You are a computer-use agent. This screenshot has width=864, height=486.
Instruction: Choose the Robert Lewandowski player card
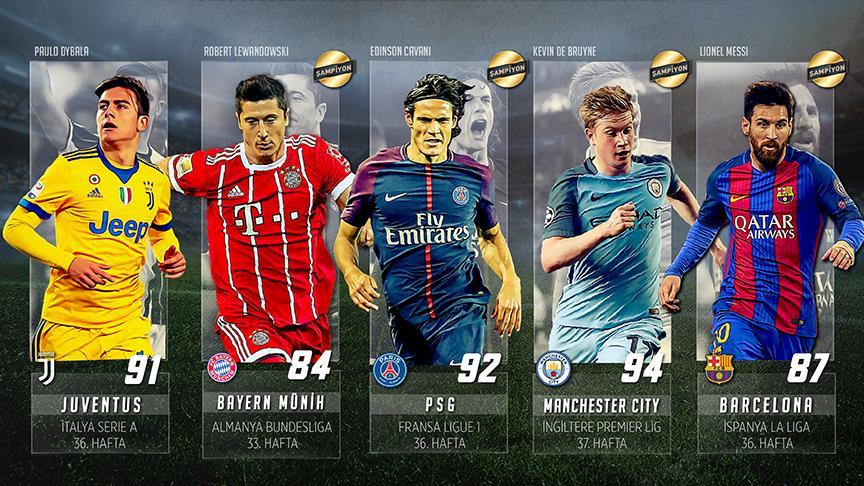click(x=268, y=210)
